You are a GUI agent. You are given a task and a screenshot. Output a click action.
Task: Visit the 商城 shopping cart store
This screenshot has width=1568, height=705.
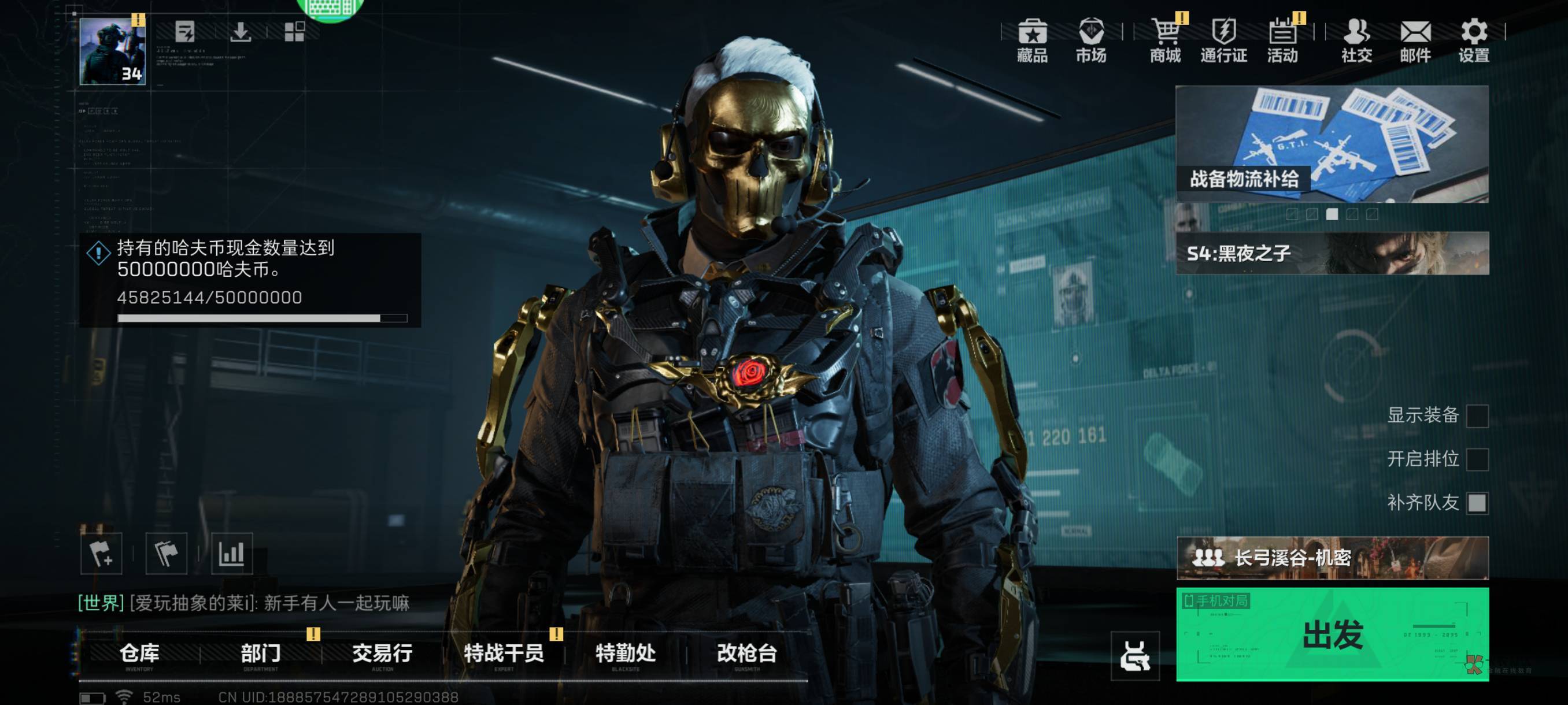coord(1165,40)
